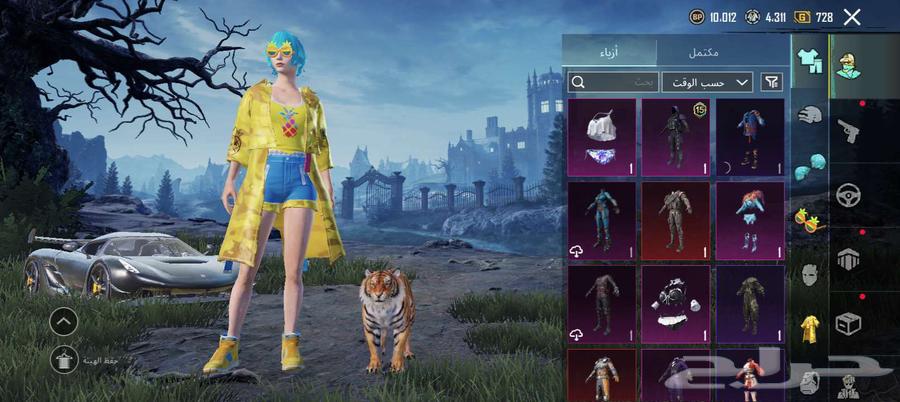The image size is (900, 402).
Task: Select the black and white maid outfit
Action: click(676, 303)
